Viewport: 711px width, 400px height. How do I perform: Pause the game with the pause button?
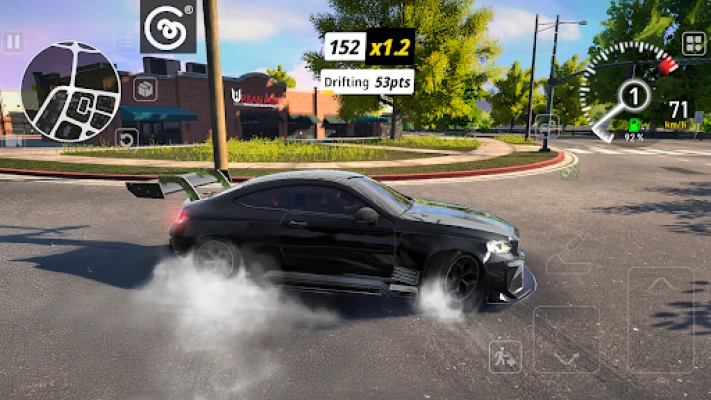tap(12, 42)
